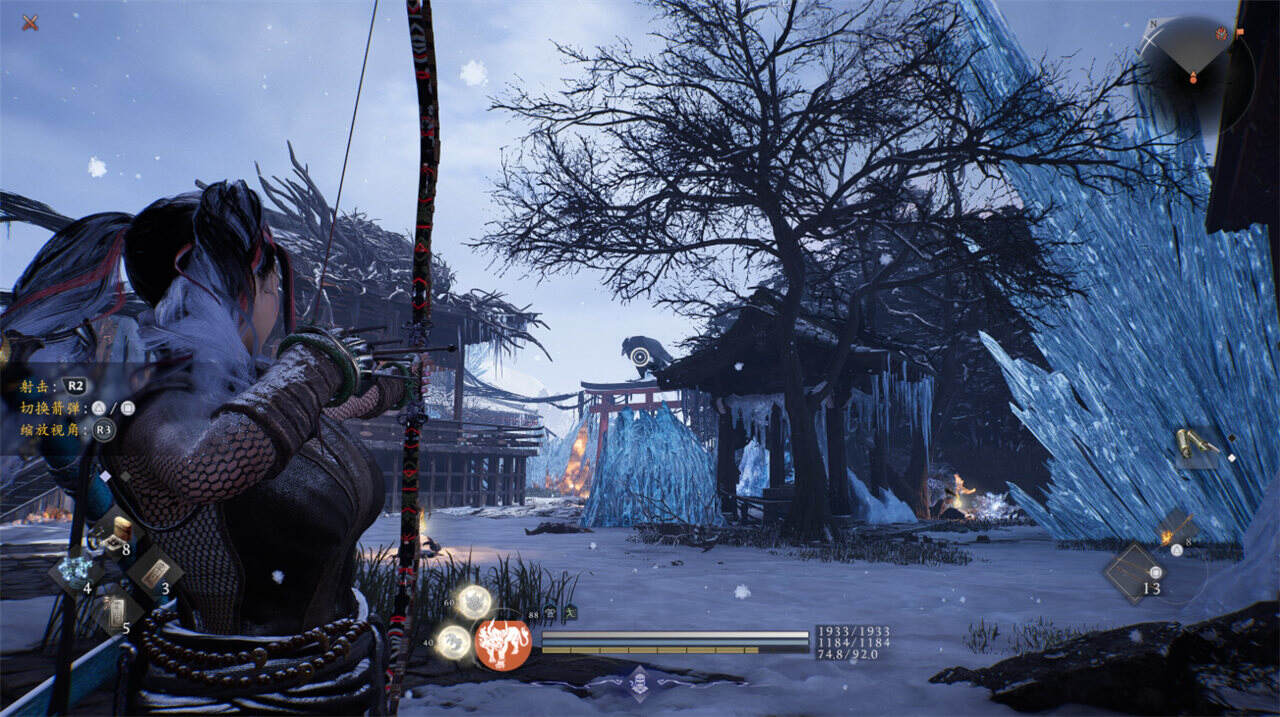
Task: Click the skull morale emblem
Action: [x=638, y=682]
